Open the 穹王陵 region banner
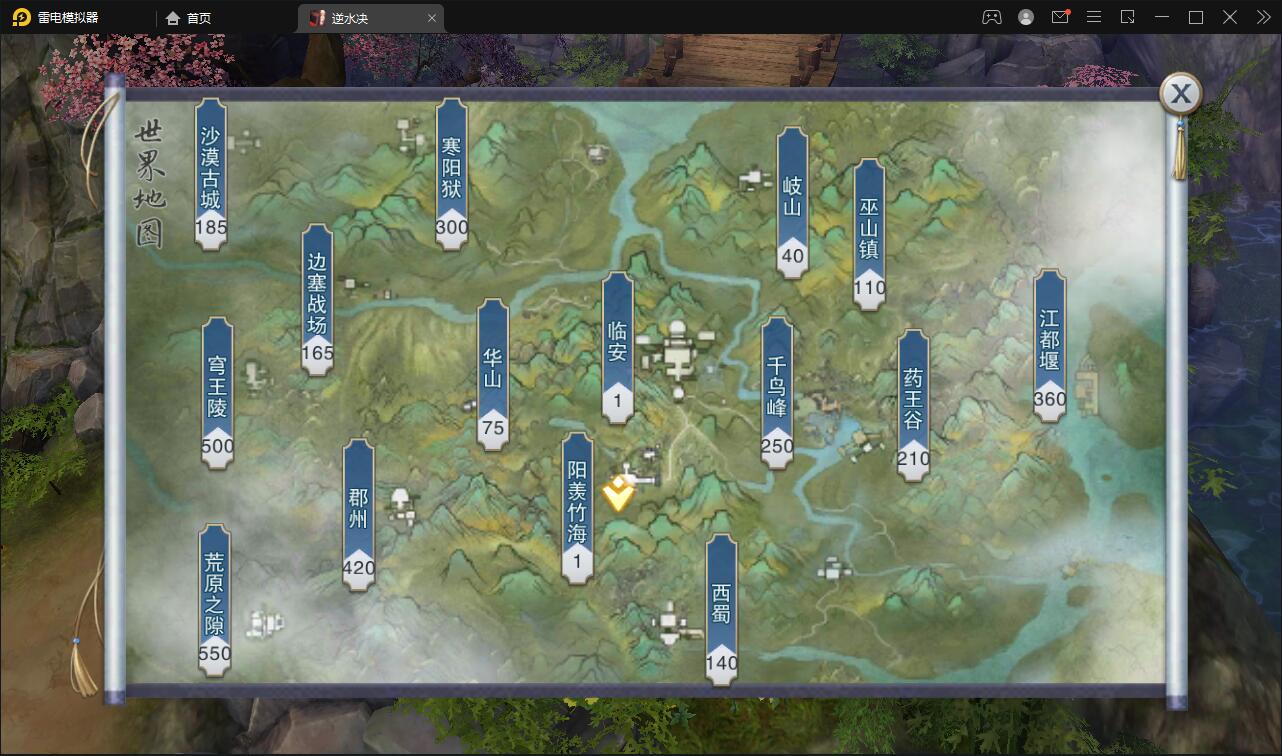Viewport: 1282px width, 756px height. tap(217, 391)
